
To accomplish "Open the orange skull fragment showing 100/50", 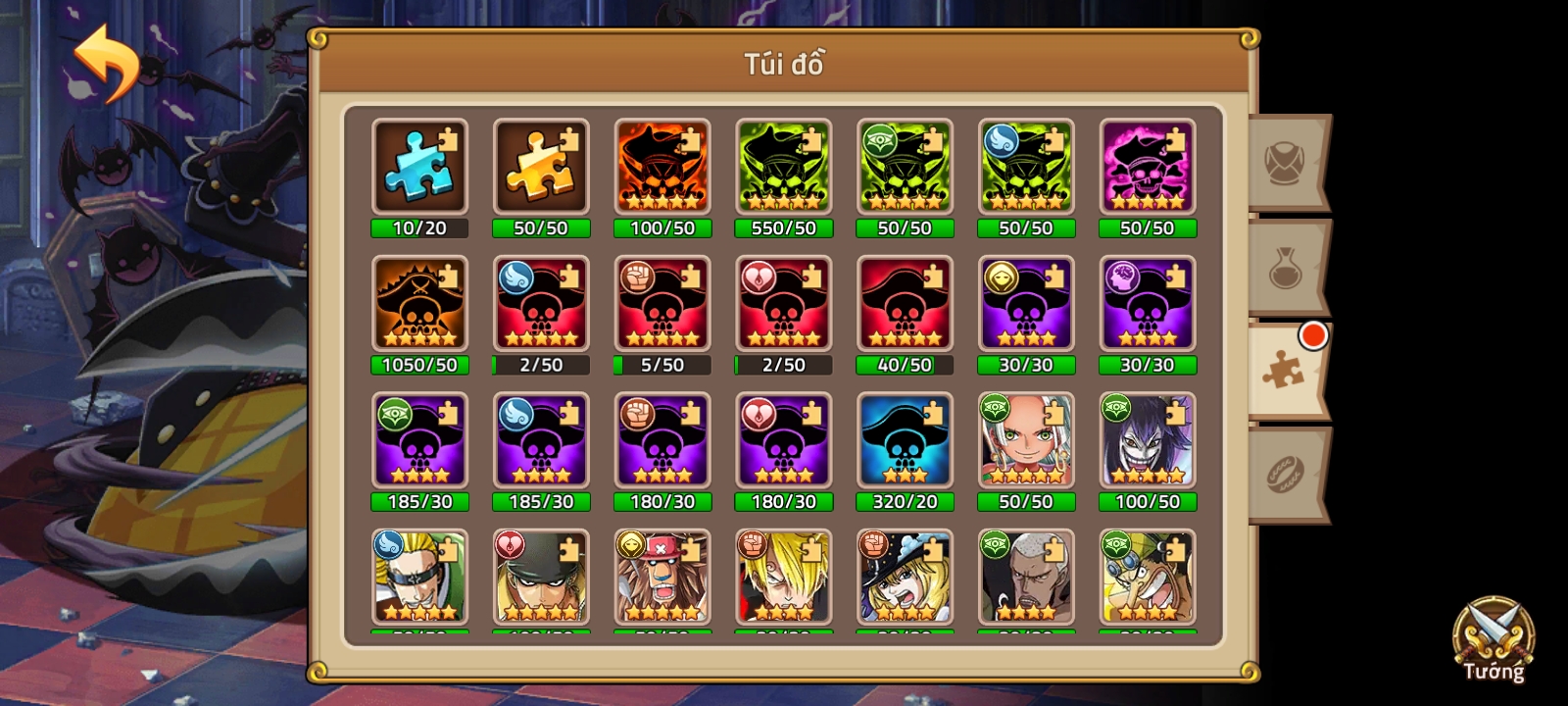I will [x=662, y=167].
